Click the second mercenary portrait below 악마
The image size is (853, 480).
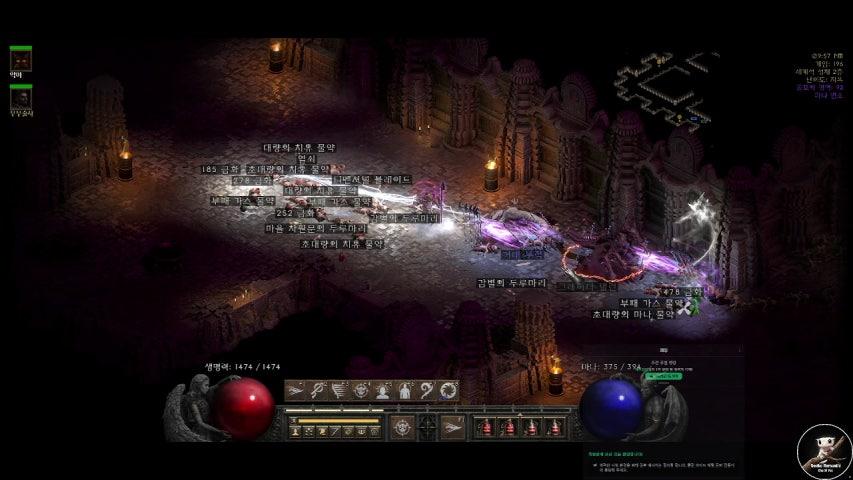(20, 97)
